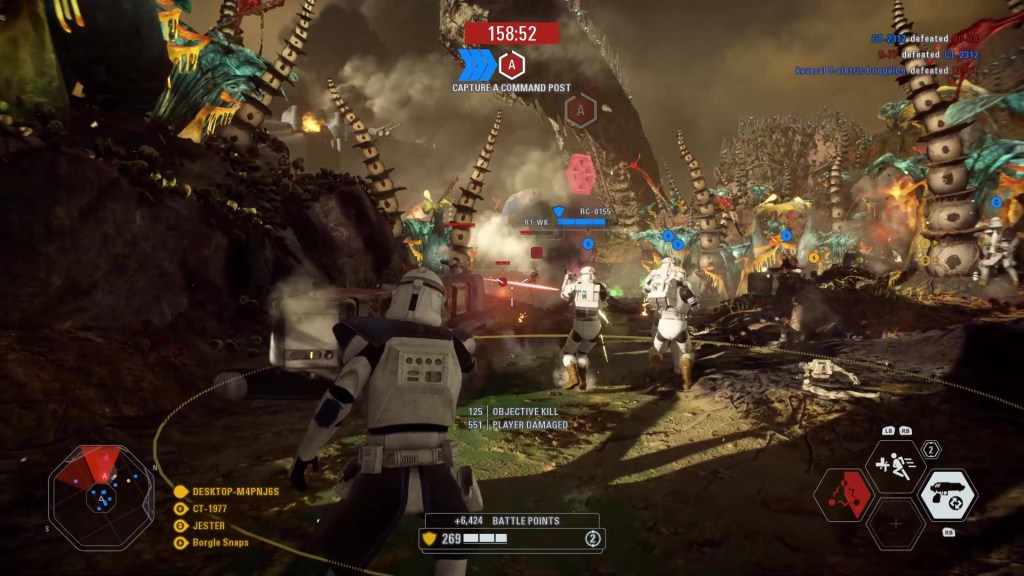Pick Borgle Snaps from the squad list
Viewport: 1024px width, 576px height.
click(217, 542)
